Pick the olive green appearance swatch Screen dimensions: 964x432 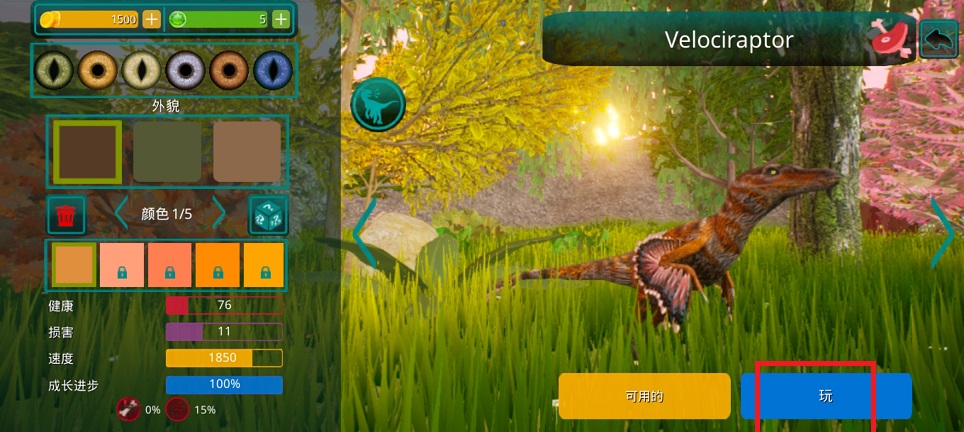tap(167, 152)
